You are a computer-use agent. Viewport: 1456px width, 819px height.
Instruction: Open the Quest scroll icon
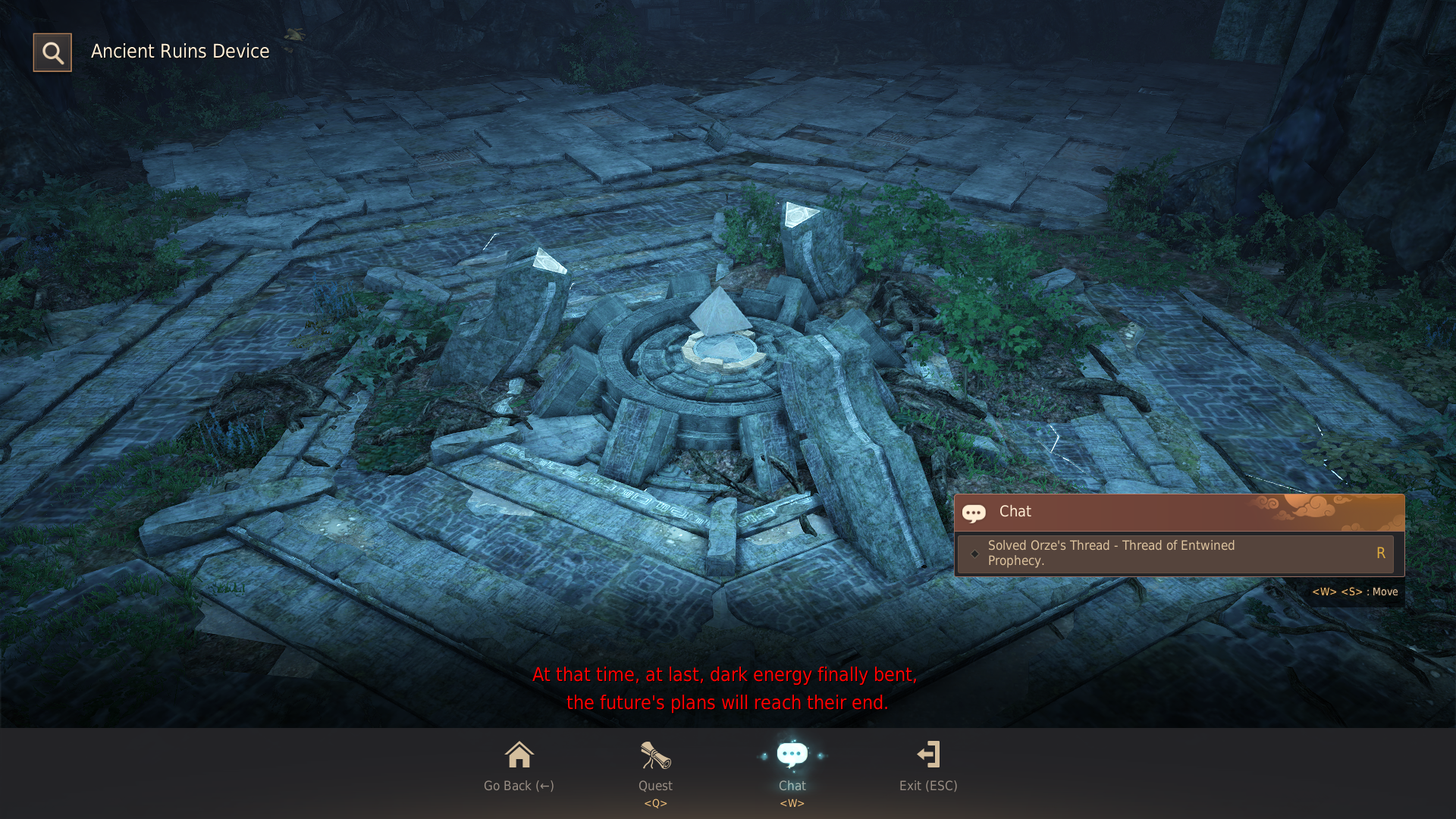pos(654,755)
